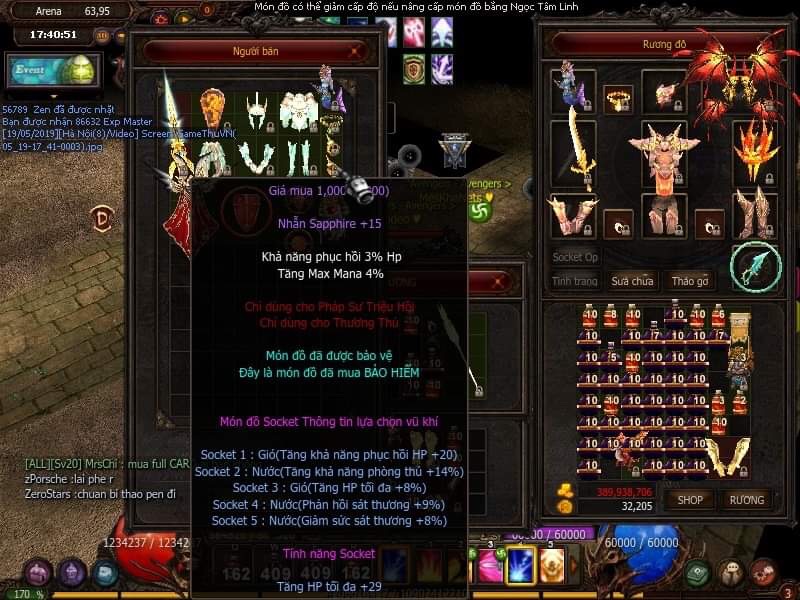Select the teal dagger circular slot
800x600 pixels.
(755, 265)
